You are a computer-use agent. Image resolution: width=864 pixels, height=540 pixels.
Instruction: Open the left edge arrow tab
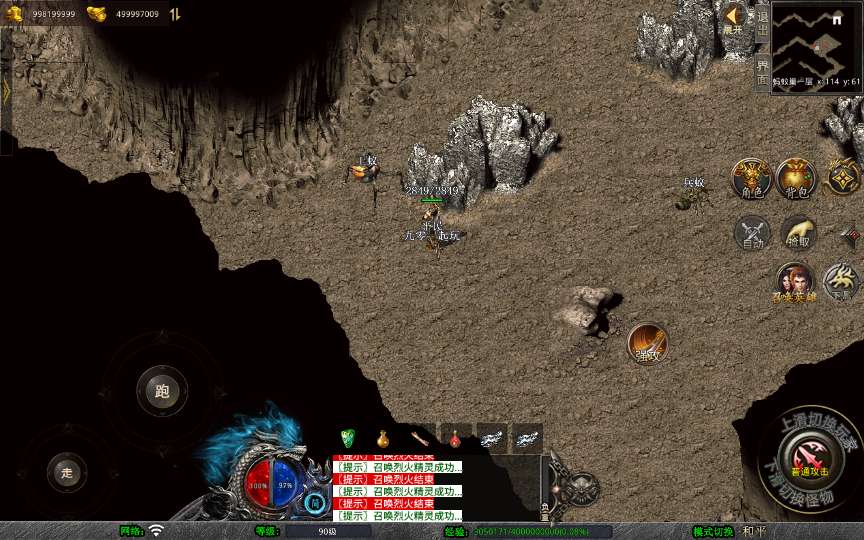point(6,90)
